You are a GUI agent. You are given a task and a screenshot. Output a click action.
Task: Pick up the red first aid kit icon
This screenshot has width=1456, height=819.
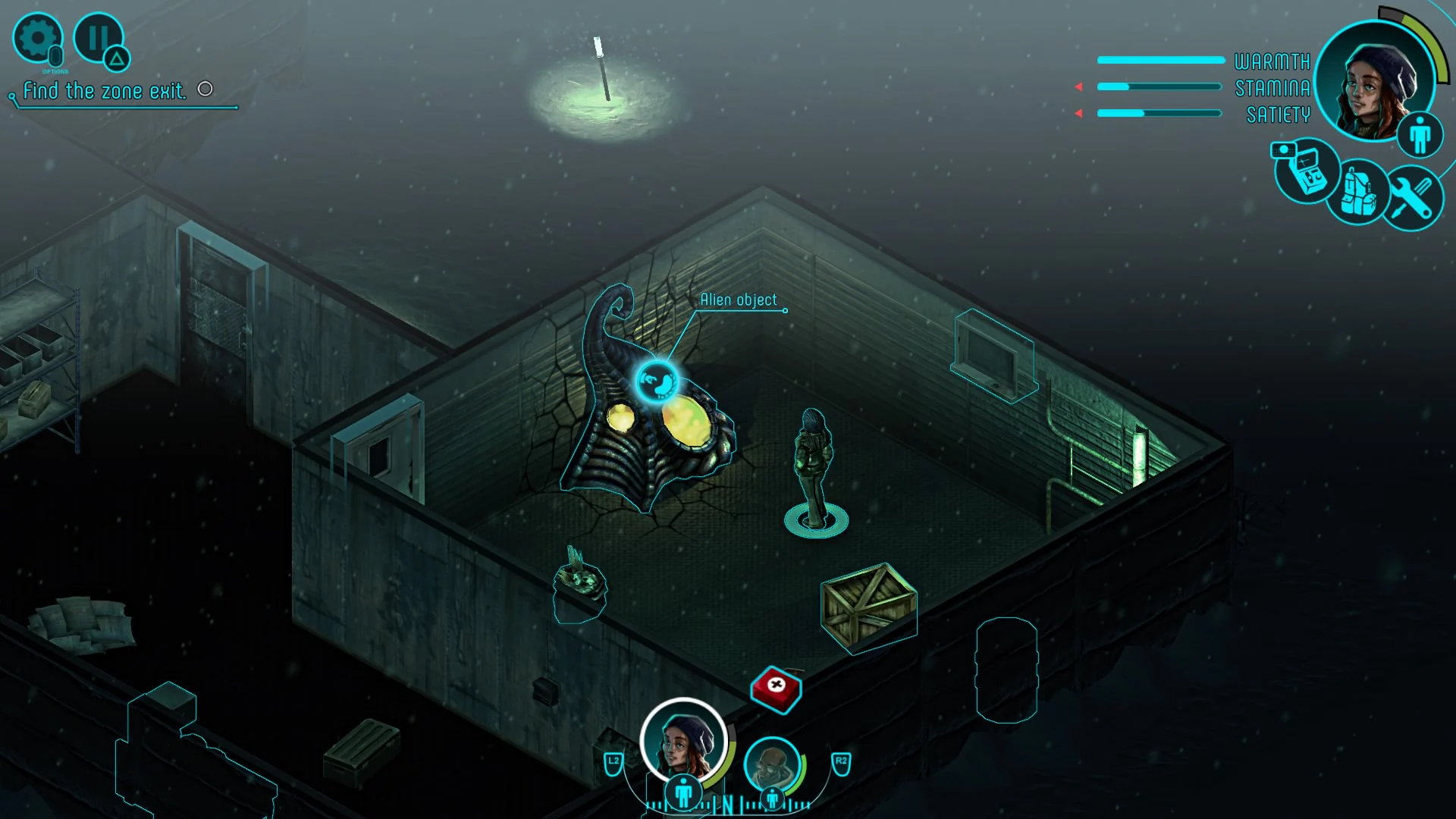(x=775, y=690)
